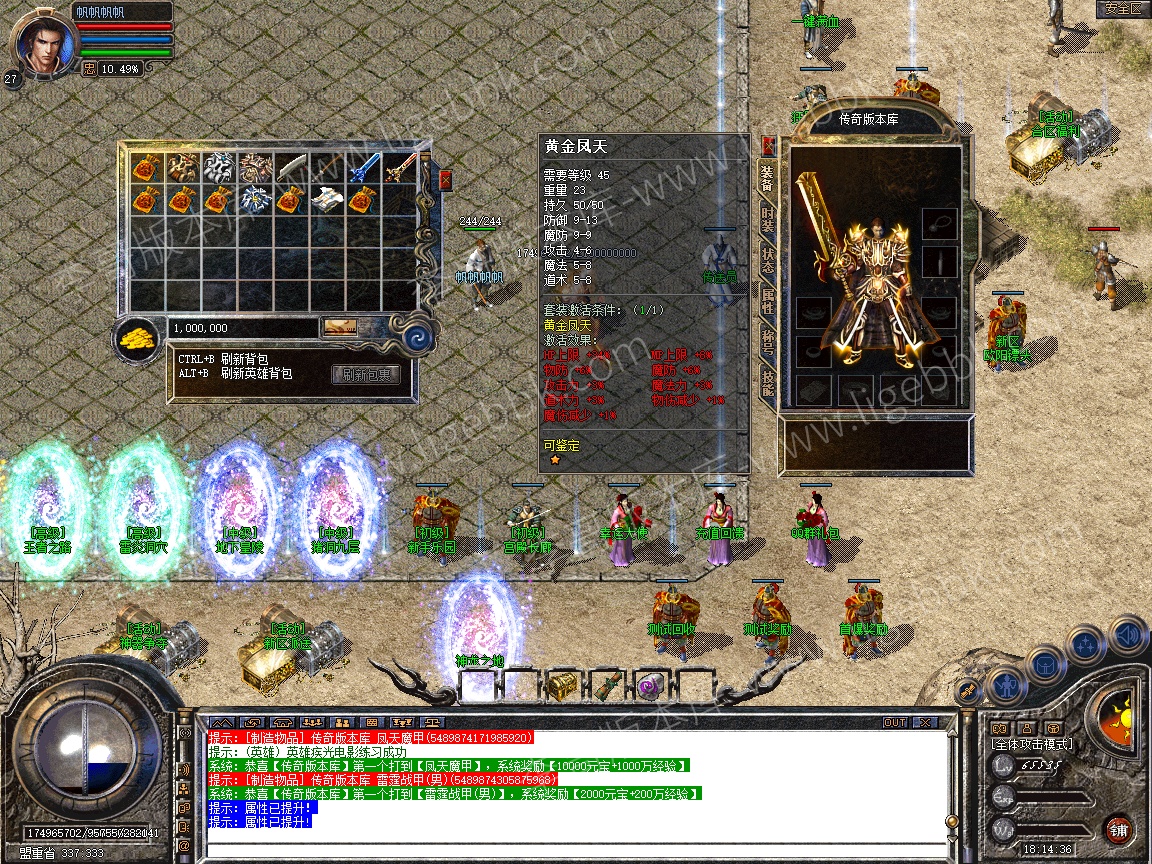Click the OUT button above chat

(894, 722)
